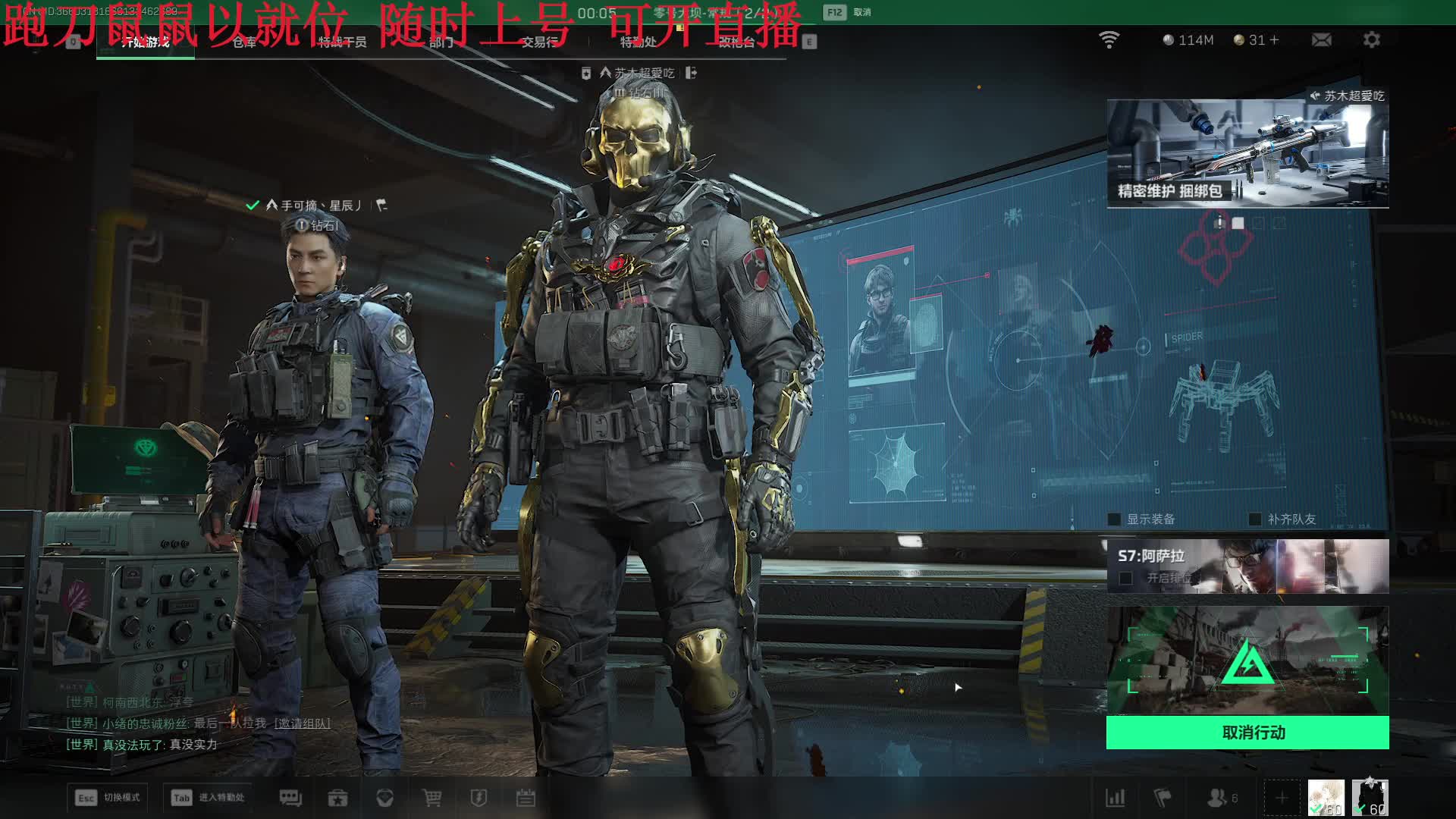Tick the 补齐队友 fill-teammates checkbox
This screenshot has height=819, width=1456.
(1255, 519)
